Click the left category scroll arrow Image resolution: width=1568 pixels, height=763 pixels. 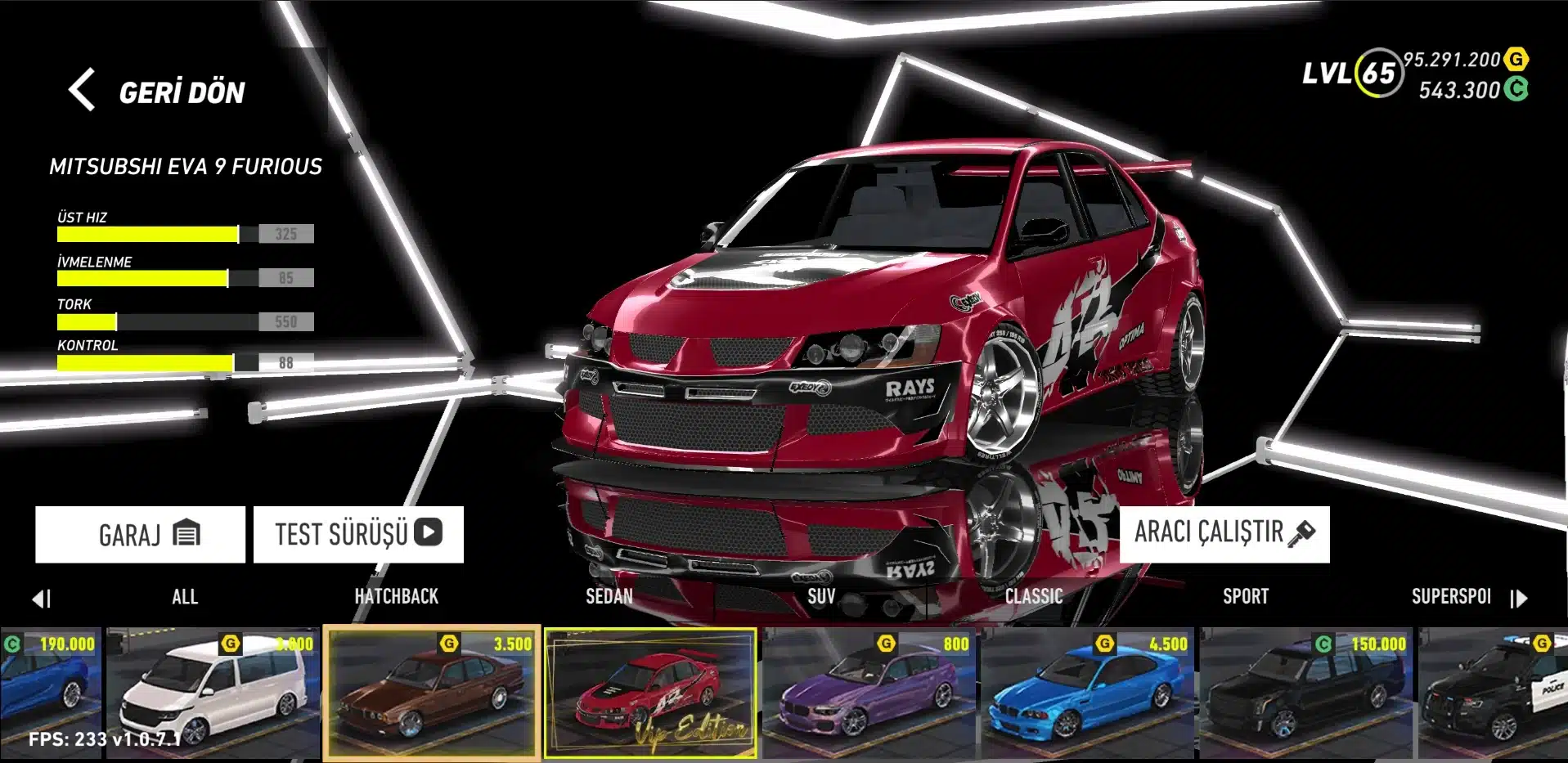pyautogui.click(x=42, y=599)
